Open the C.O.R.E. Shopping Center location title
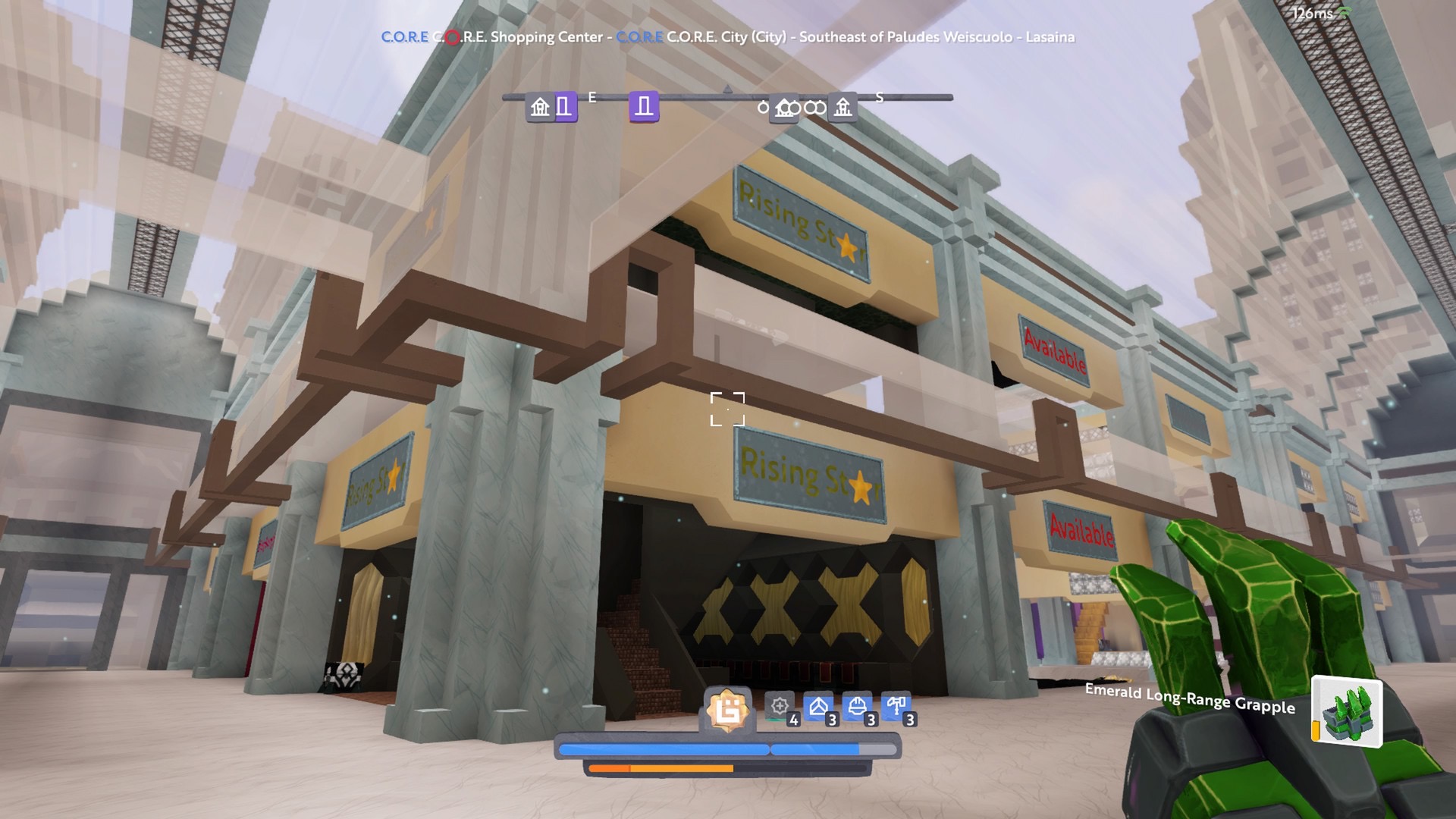Screen dimensions: 1456x819 coord(493,37)
